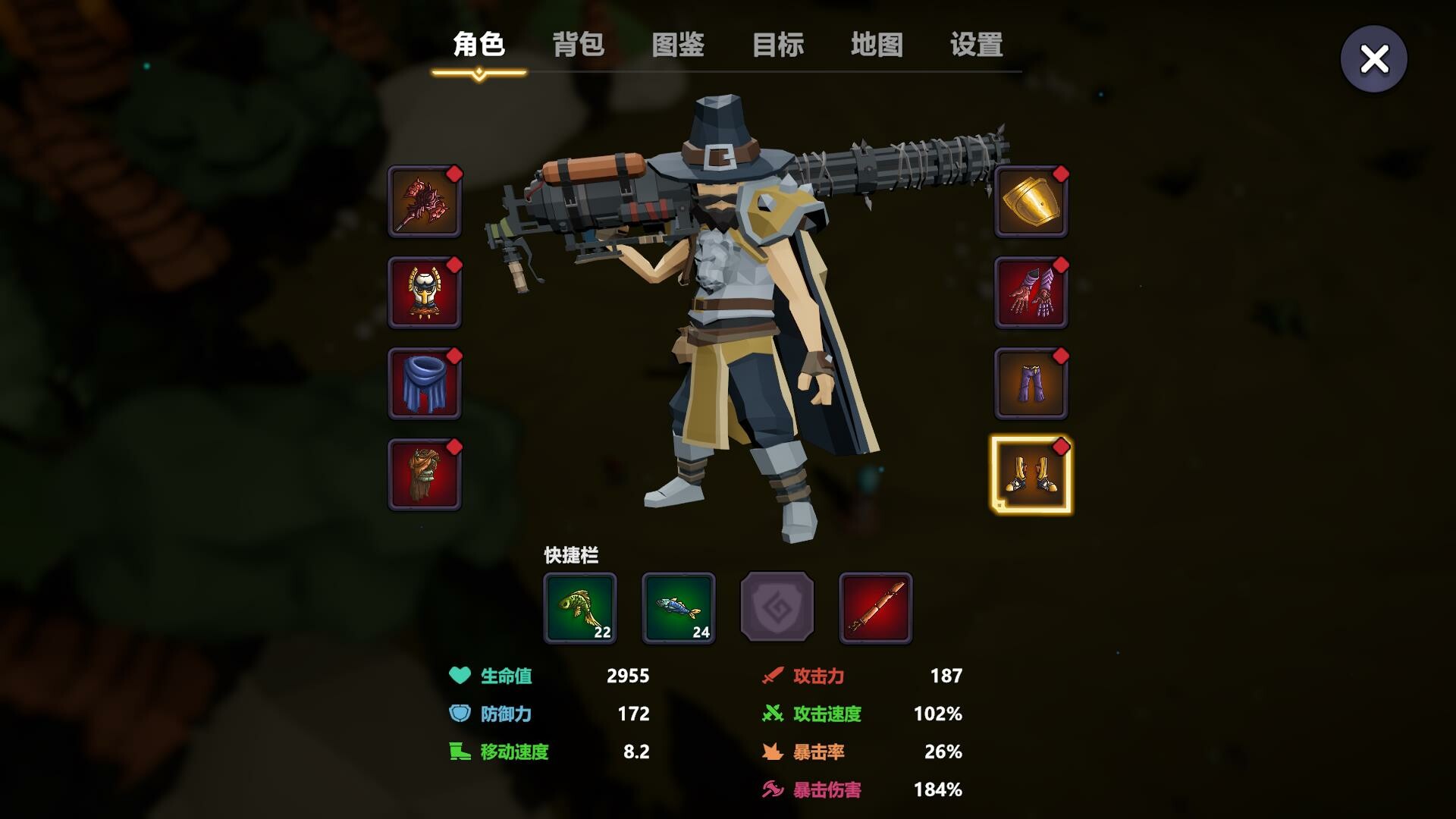Open the 图鉴 tab
This screenshot has height=819, width=1456.
[679, 45]
